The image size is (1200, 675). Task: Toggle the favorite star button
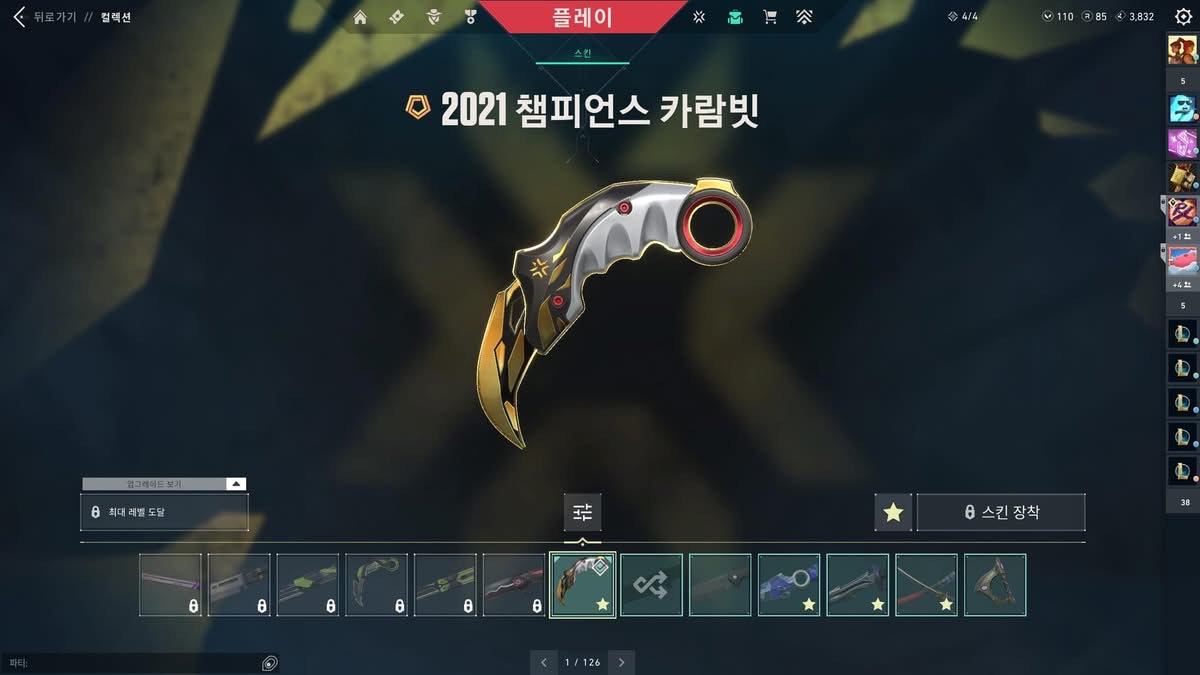893,512
